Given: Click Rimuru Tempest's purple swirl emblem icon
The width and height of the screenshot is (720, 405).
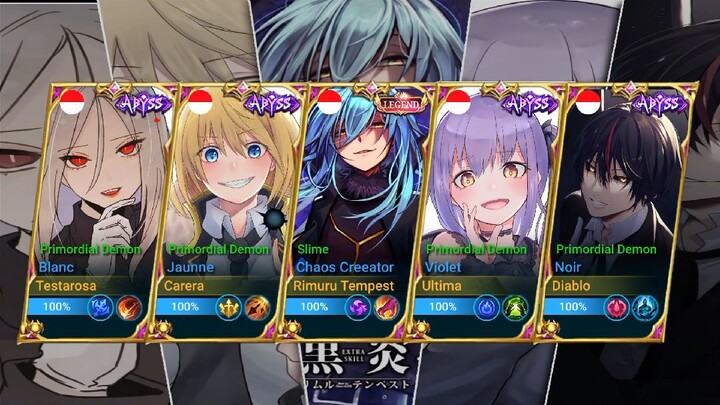Looking at the screenshot, I should (x=359, y=307).
